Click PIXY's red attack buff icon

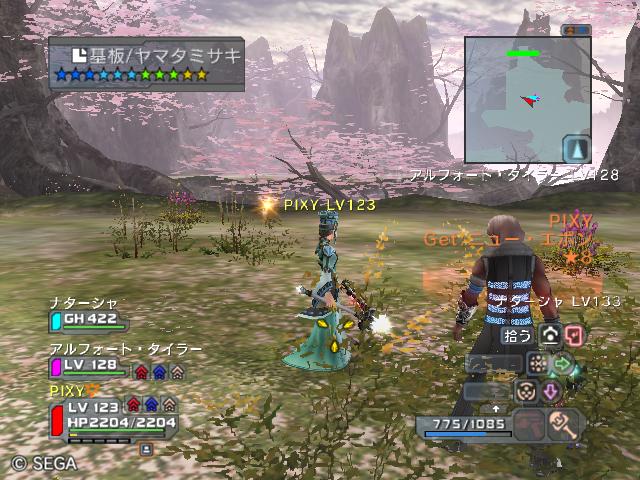134,405
